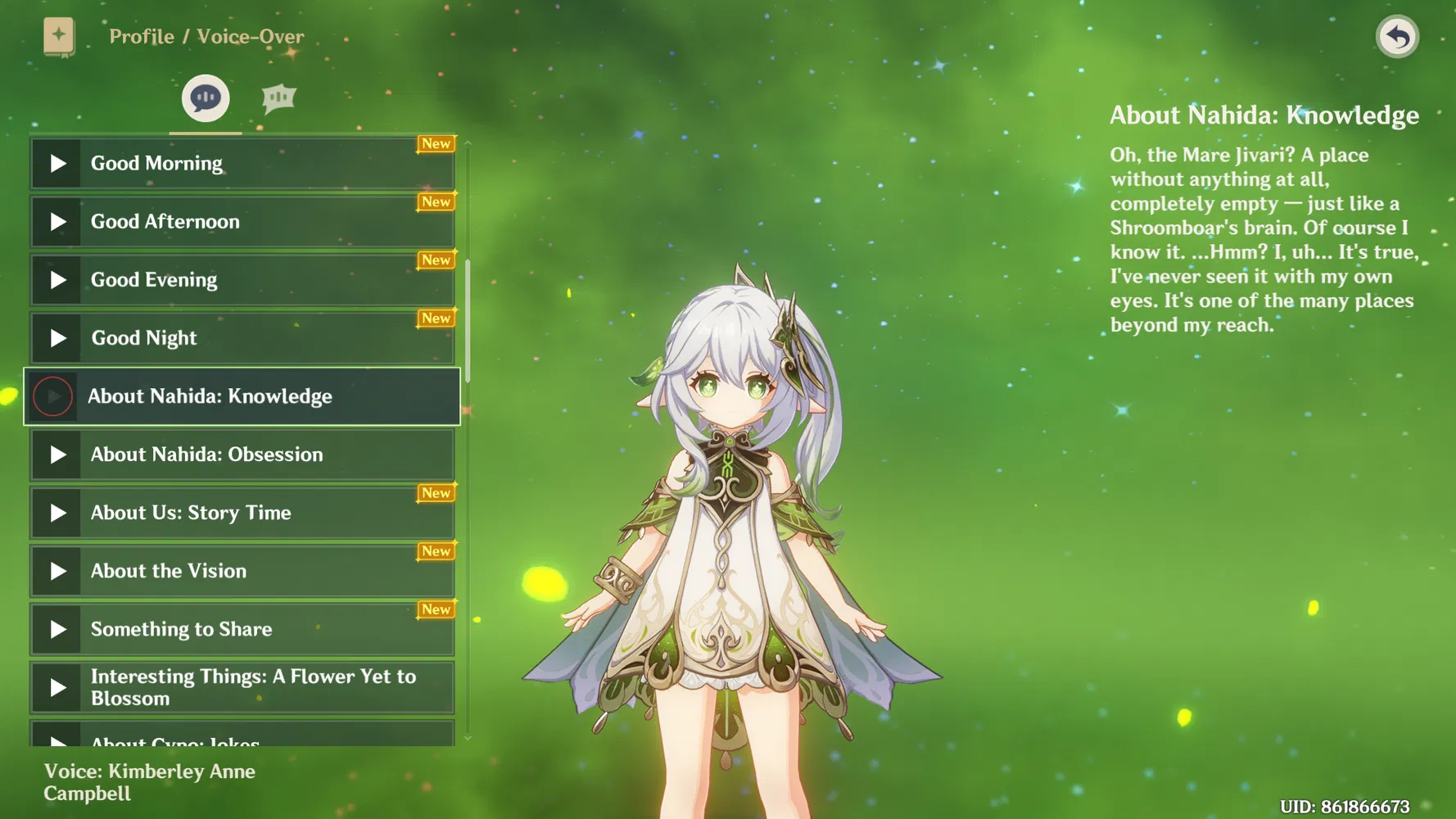The height and width of the screenshot is (819, 1456).
Task: Select the story speech bubble tab
Action: 205,98
